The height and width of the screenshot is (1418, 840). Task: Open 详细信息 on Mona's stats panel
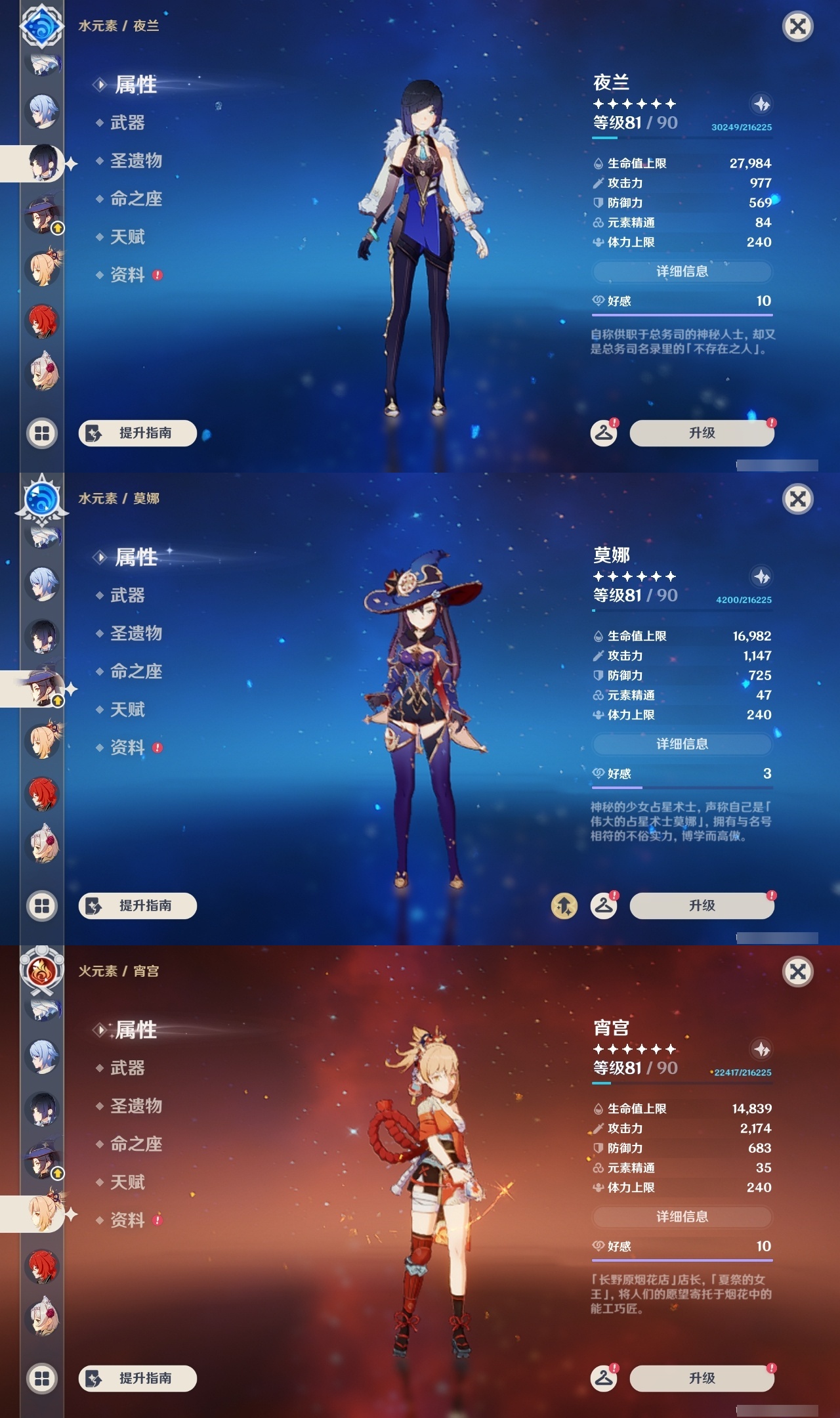pyautogui.click(x=681, y=744)
